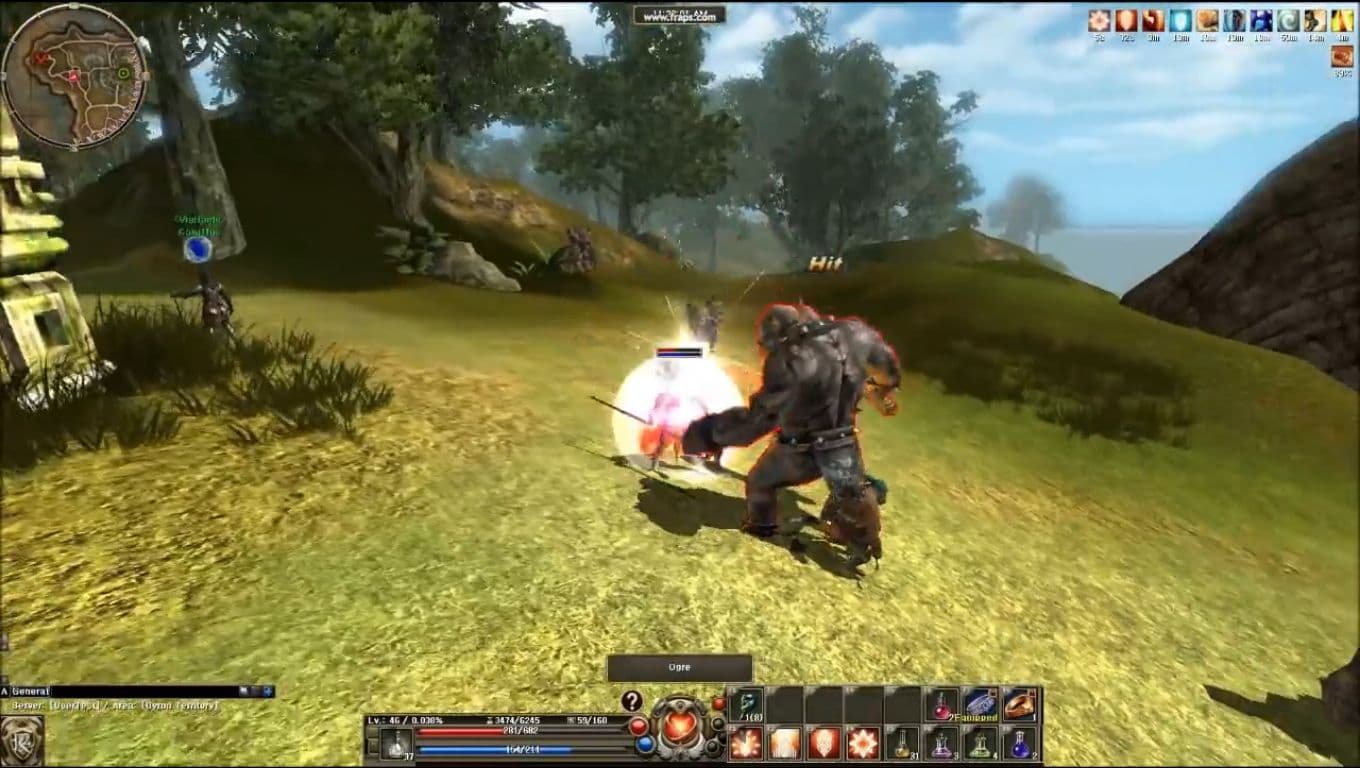Open the K shield emblem menu button
This screenshot has height=768, width=1360.
point(22,741)
